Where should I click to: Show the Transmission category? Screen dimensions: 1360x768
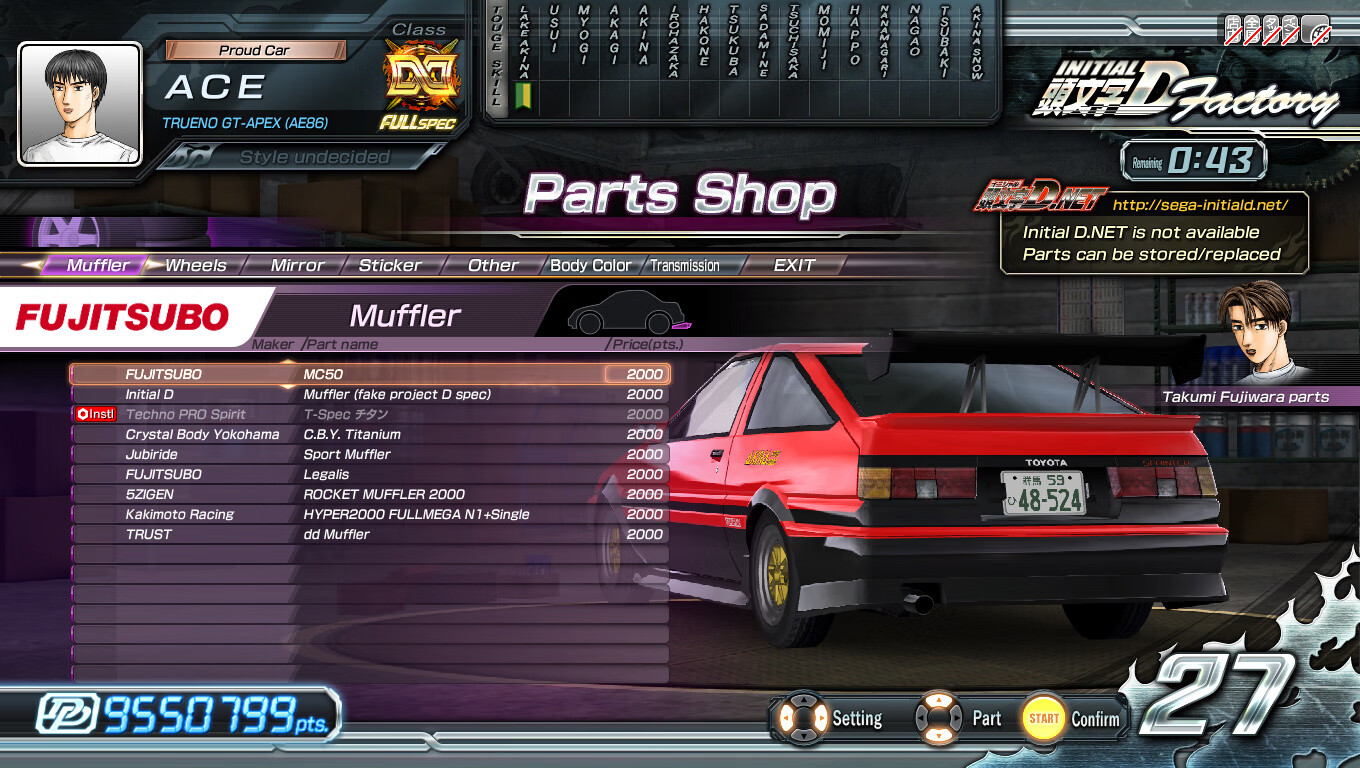tap(685, 266)
